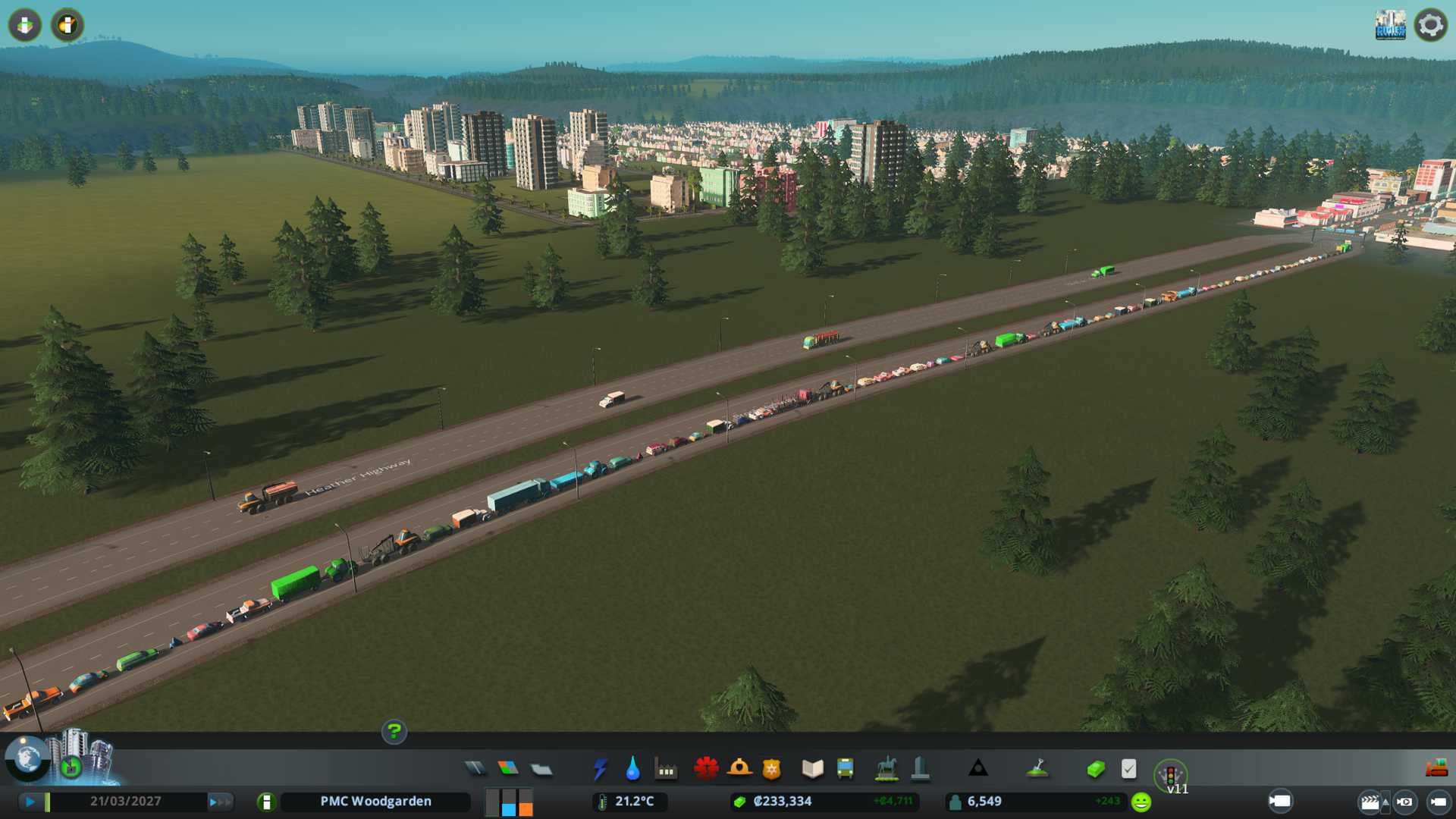Open the Electricity lightning bolt menu

[600, 769]
